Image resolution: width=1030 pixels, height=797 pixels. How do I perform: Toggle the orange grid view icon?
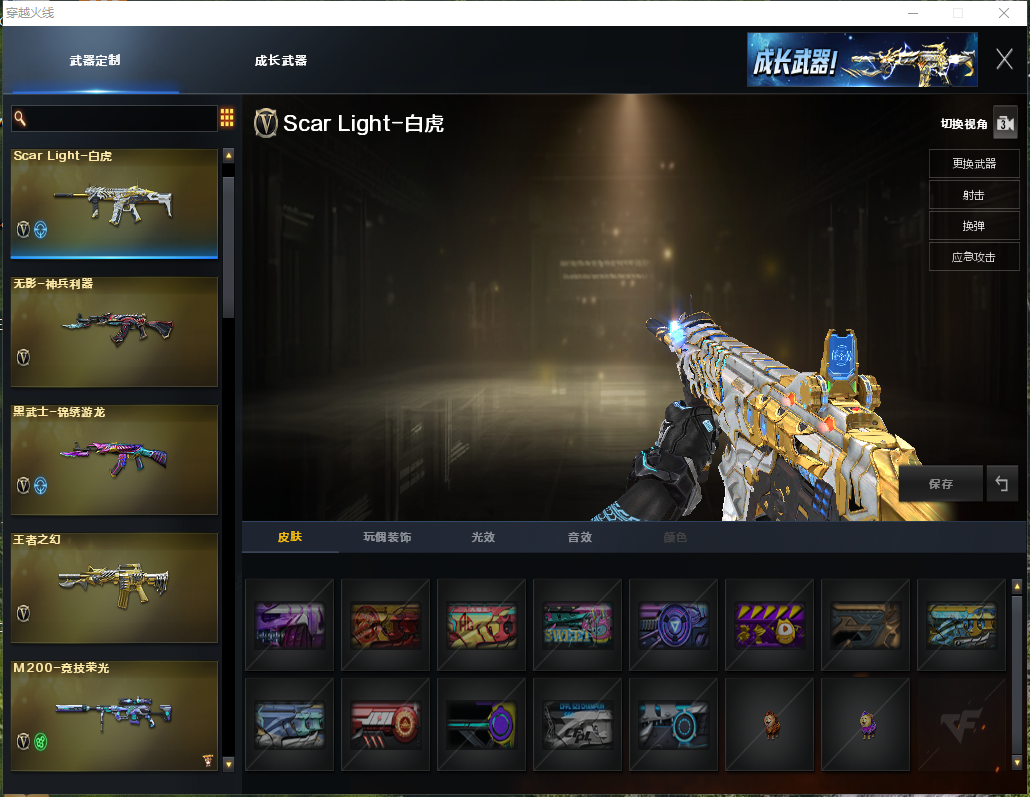[227, 118]
